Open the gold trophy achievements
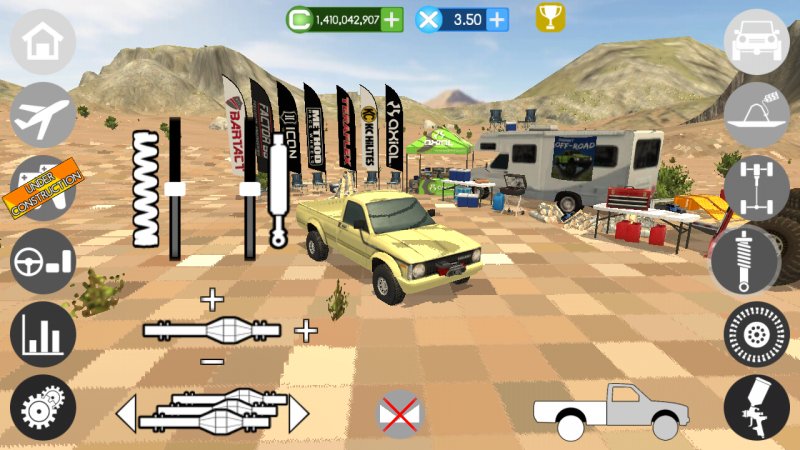This screenshot has width=800, height=450. tap(550, 18)
